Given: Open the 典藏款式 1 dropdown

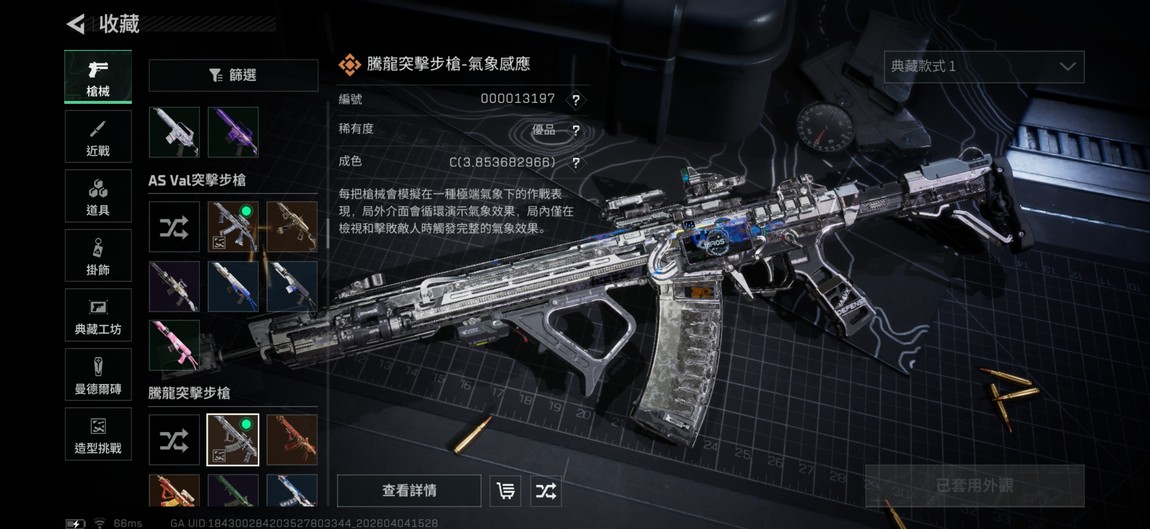Looking at the screenshot, I should 984,67.
